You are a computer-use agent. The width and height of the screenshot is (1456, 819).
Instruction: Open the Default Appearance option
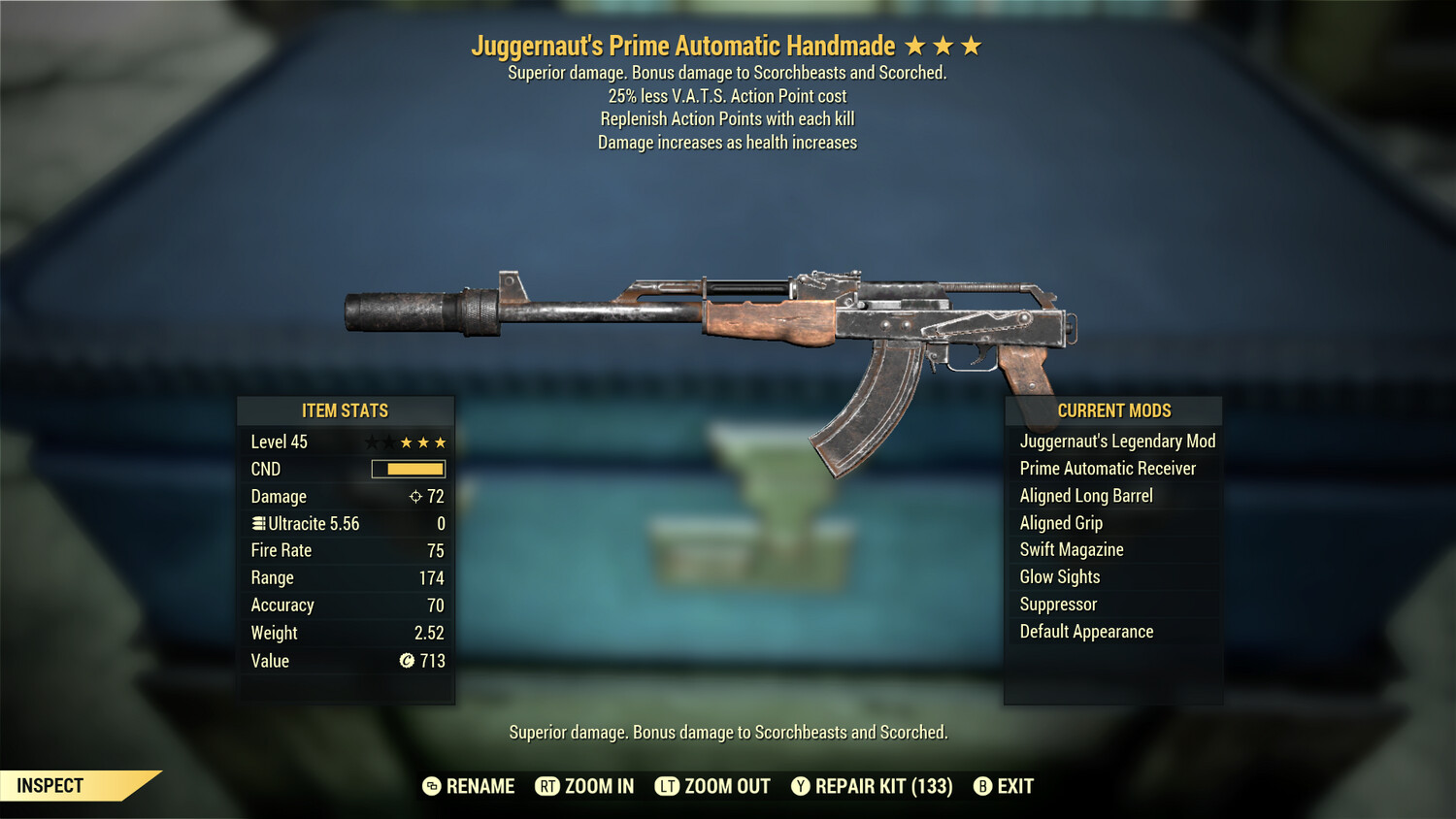pos(1086,631)
